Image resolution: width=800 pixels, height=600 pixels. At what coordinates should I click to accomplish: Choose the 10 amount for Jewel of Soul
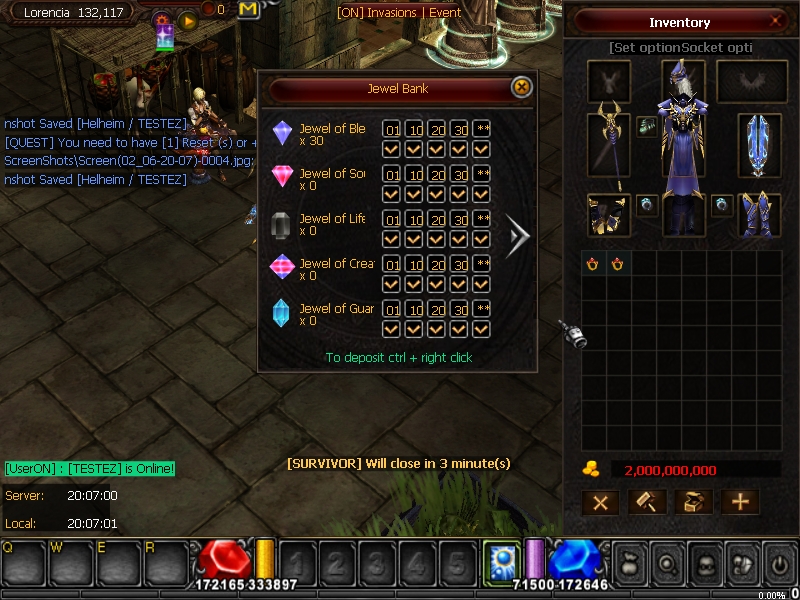[415, 175]
